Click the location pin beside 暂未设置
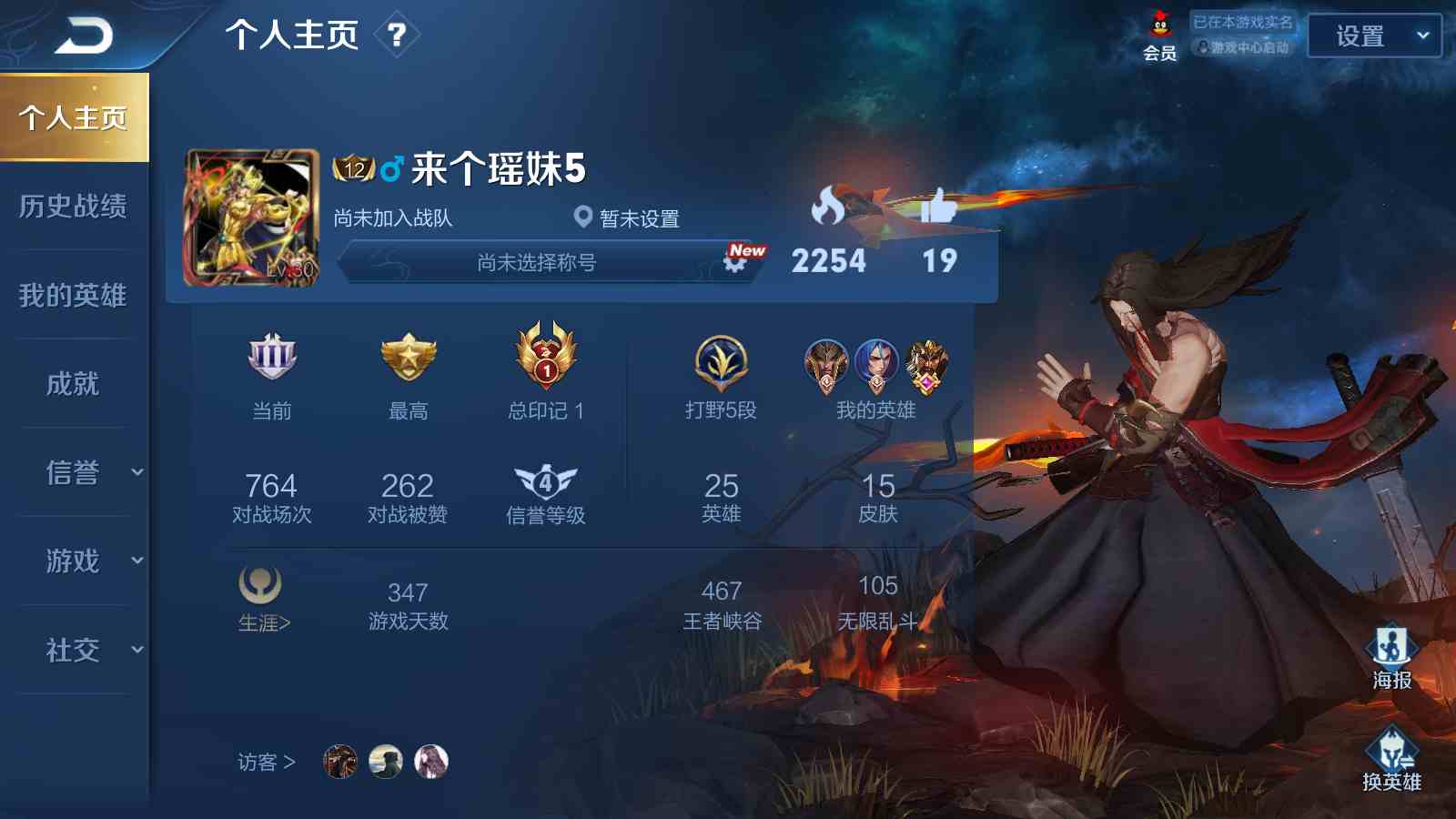1456x819 pixels. point(582,217)
